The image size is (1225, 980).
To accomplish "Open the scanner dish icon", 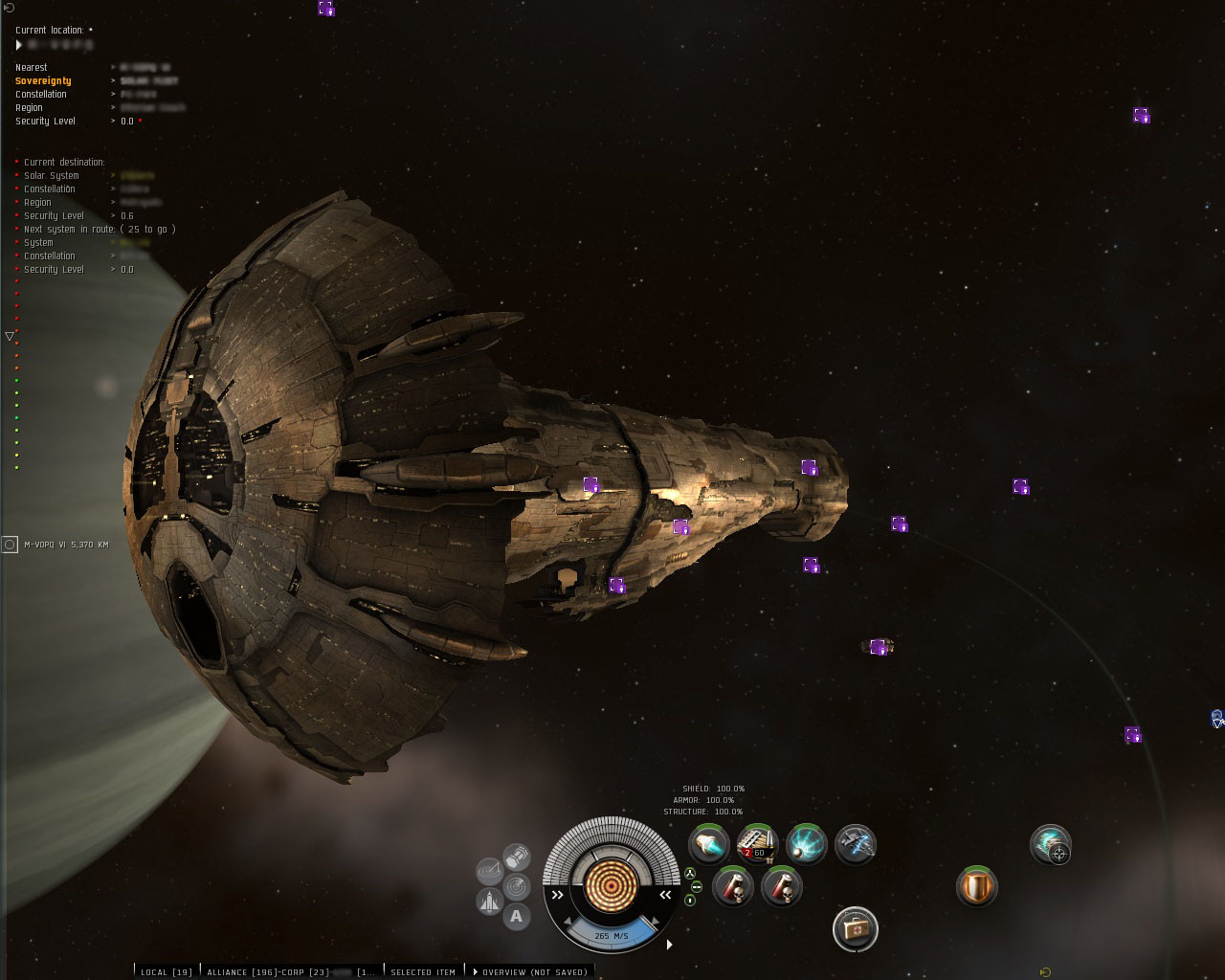I will [490, 870].
